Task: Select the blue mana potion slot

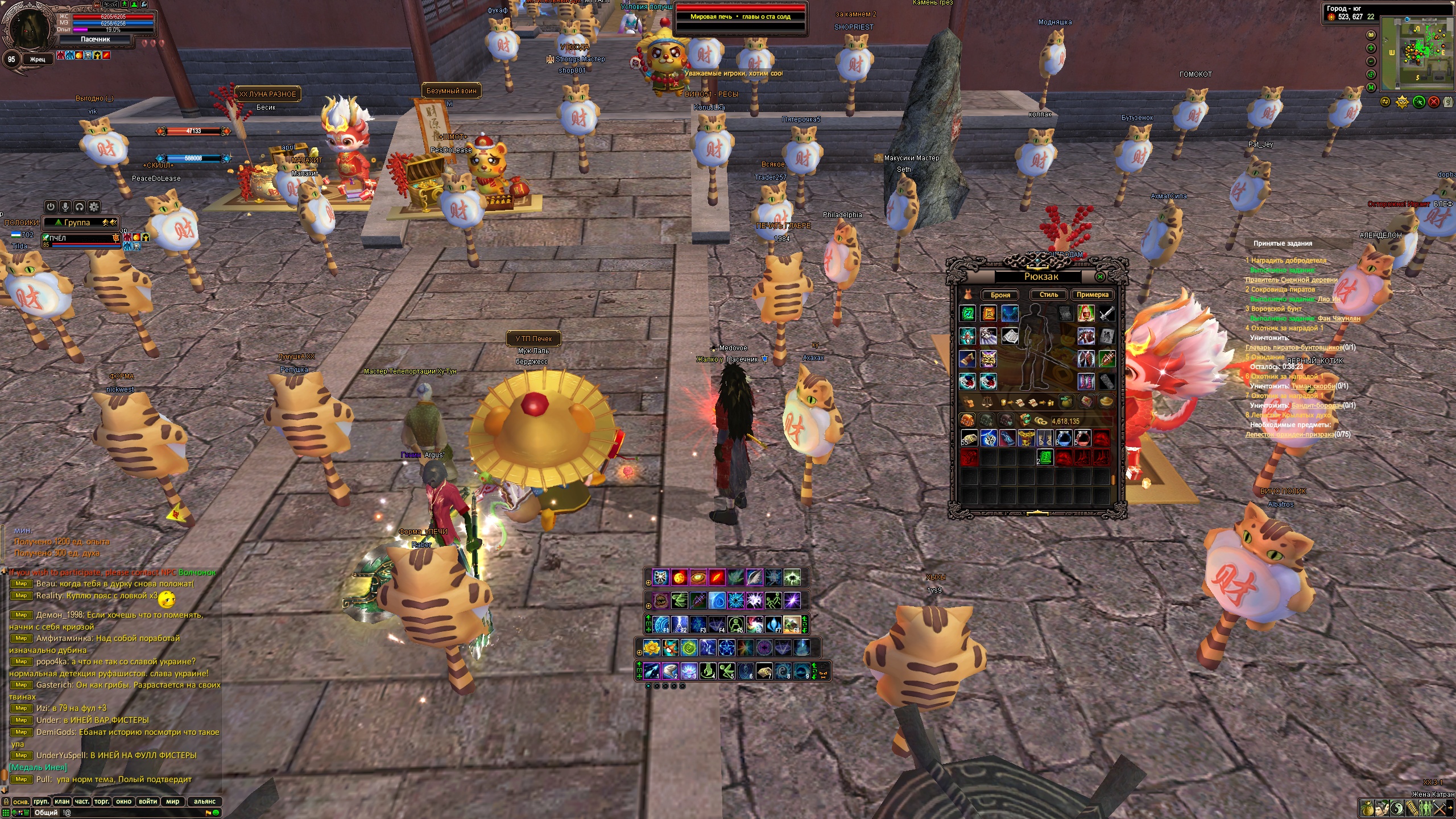Action: tap(1064, 438)
